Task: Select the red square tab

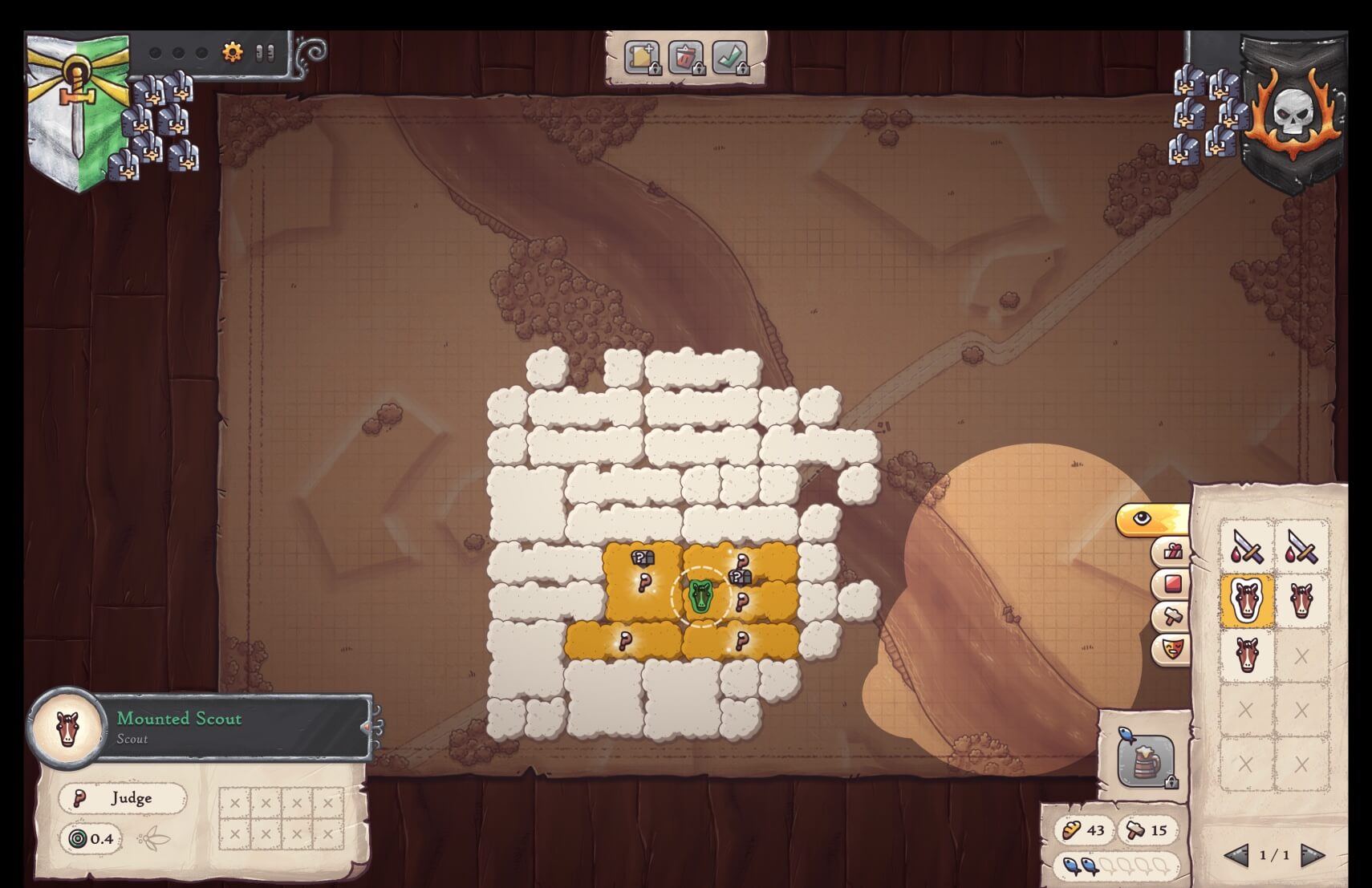Action: tap(1171, 583)
